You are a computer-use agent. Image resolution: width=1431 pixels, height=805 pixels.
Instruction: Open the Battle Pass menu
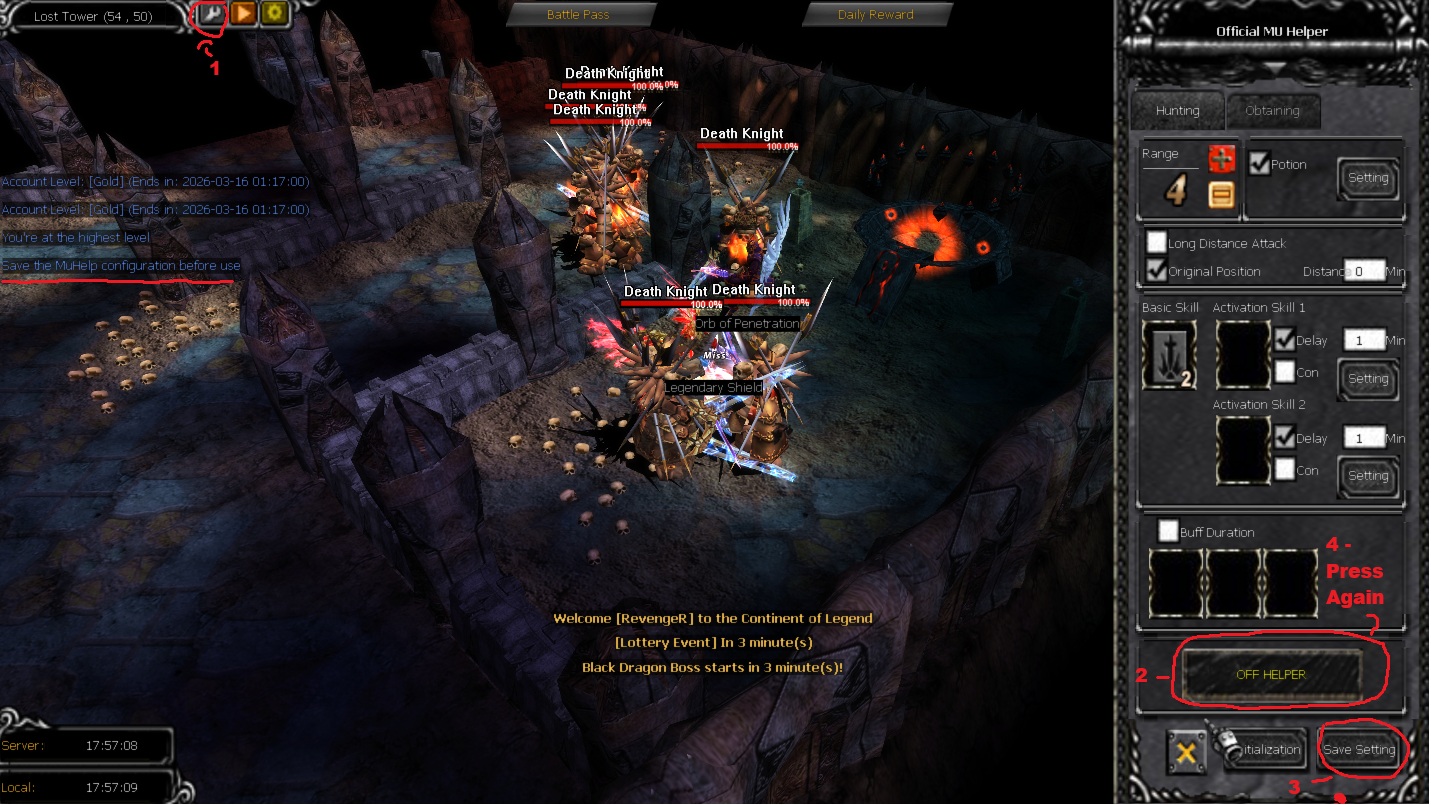coord(578,15)
